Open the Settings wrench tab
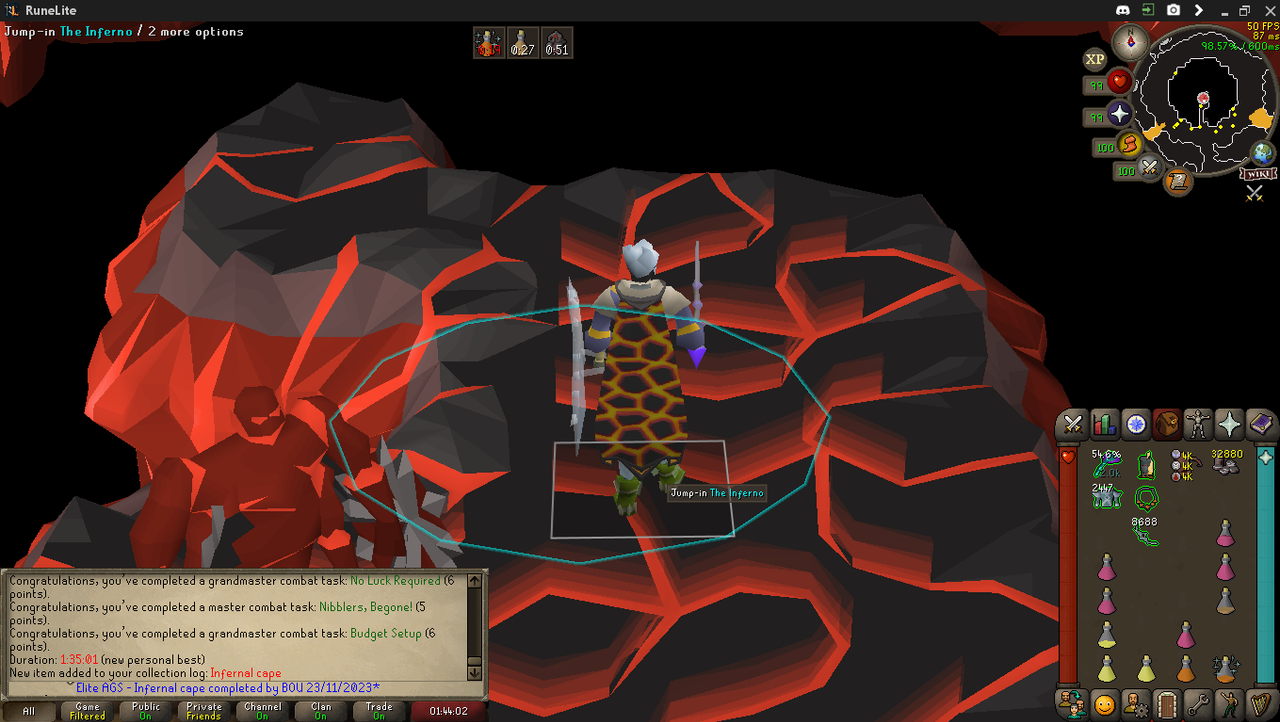This screenshot has height=722, width=1280. point(1197,704)
